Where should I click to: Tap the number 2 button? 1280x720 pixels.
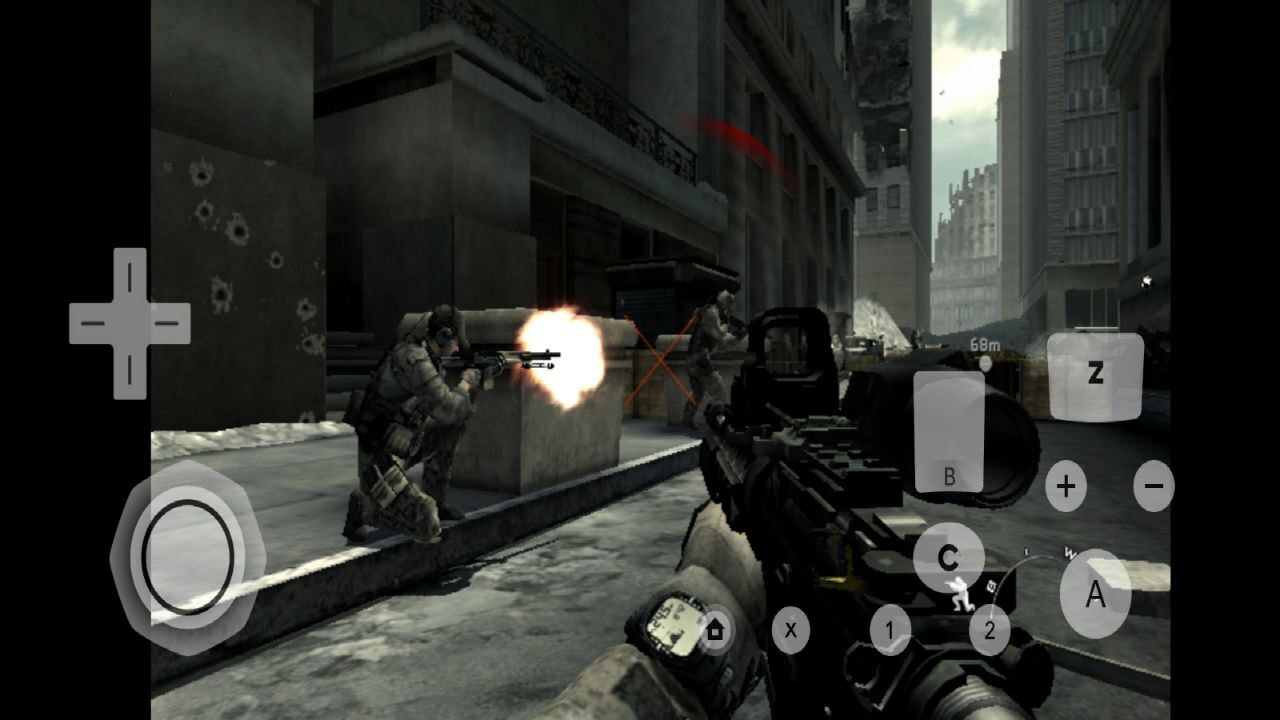coord(989,630)
